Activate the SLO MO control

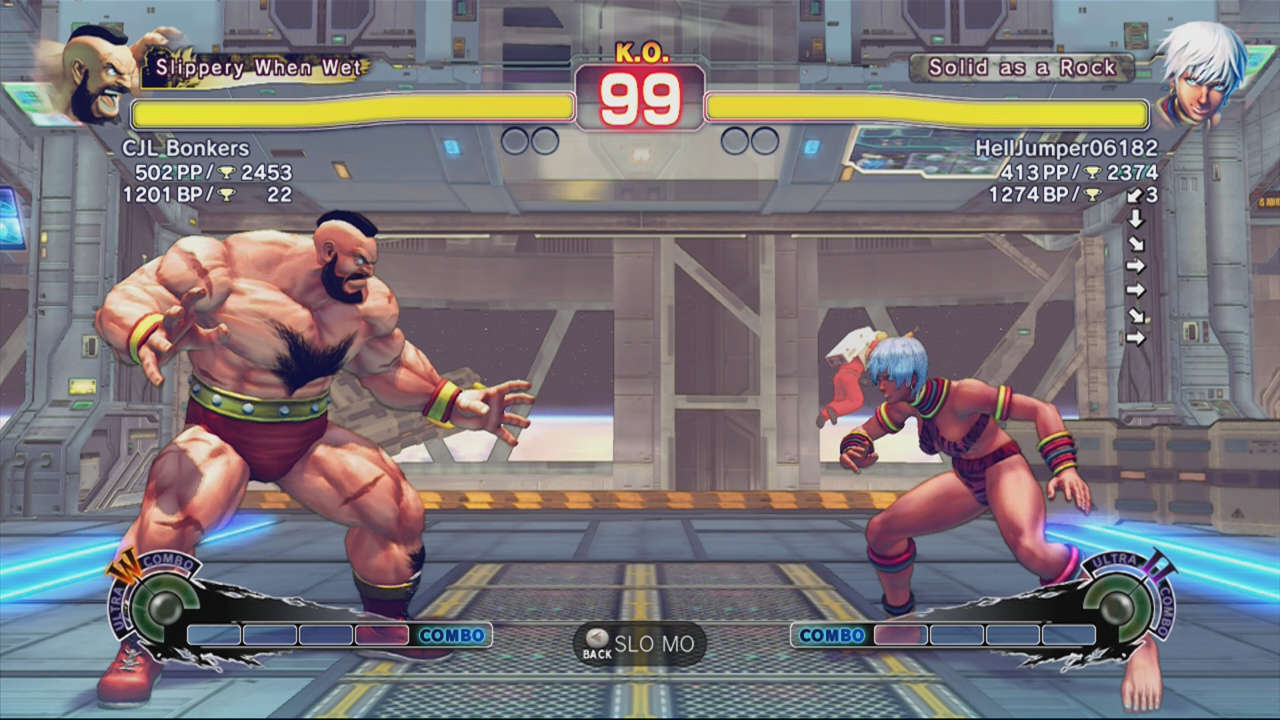(x=655, y=645)
